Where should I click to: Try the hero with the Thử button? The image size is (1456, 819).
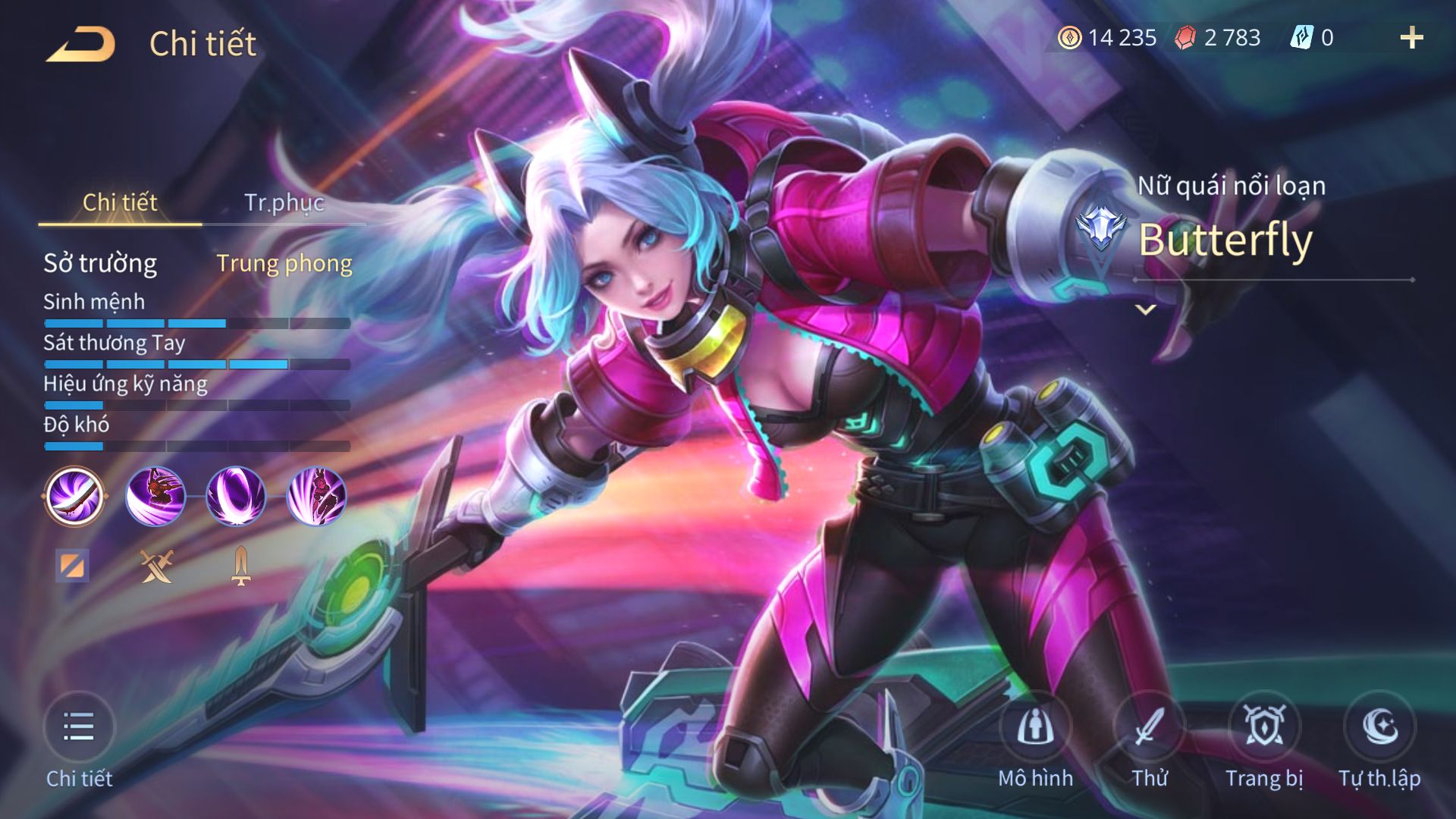click(x=1150, y=728)
